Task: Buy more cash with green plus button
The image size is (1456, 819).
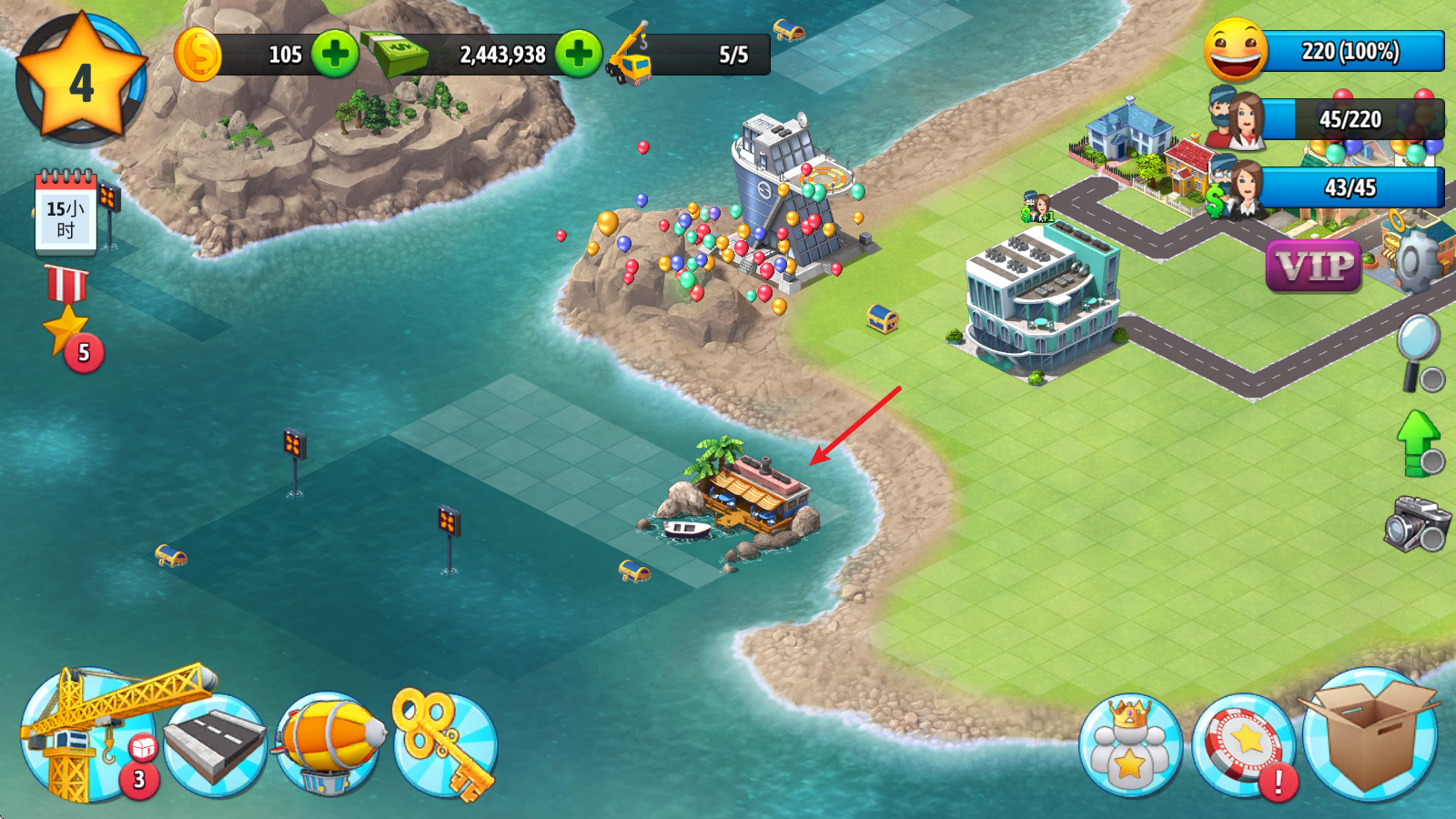Action: [579, 55]
